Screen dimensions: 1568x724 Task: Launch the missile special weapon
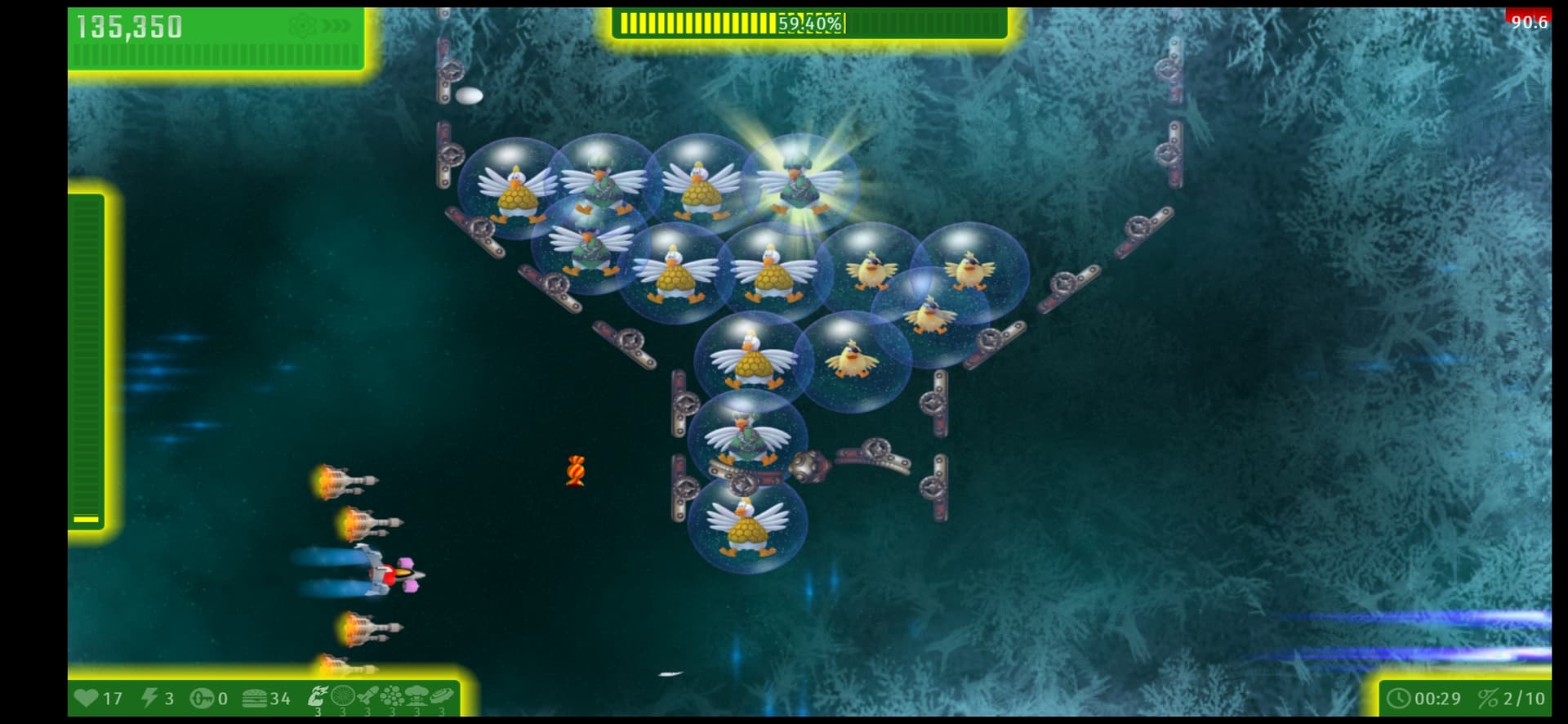(367, 697)
